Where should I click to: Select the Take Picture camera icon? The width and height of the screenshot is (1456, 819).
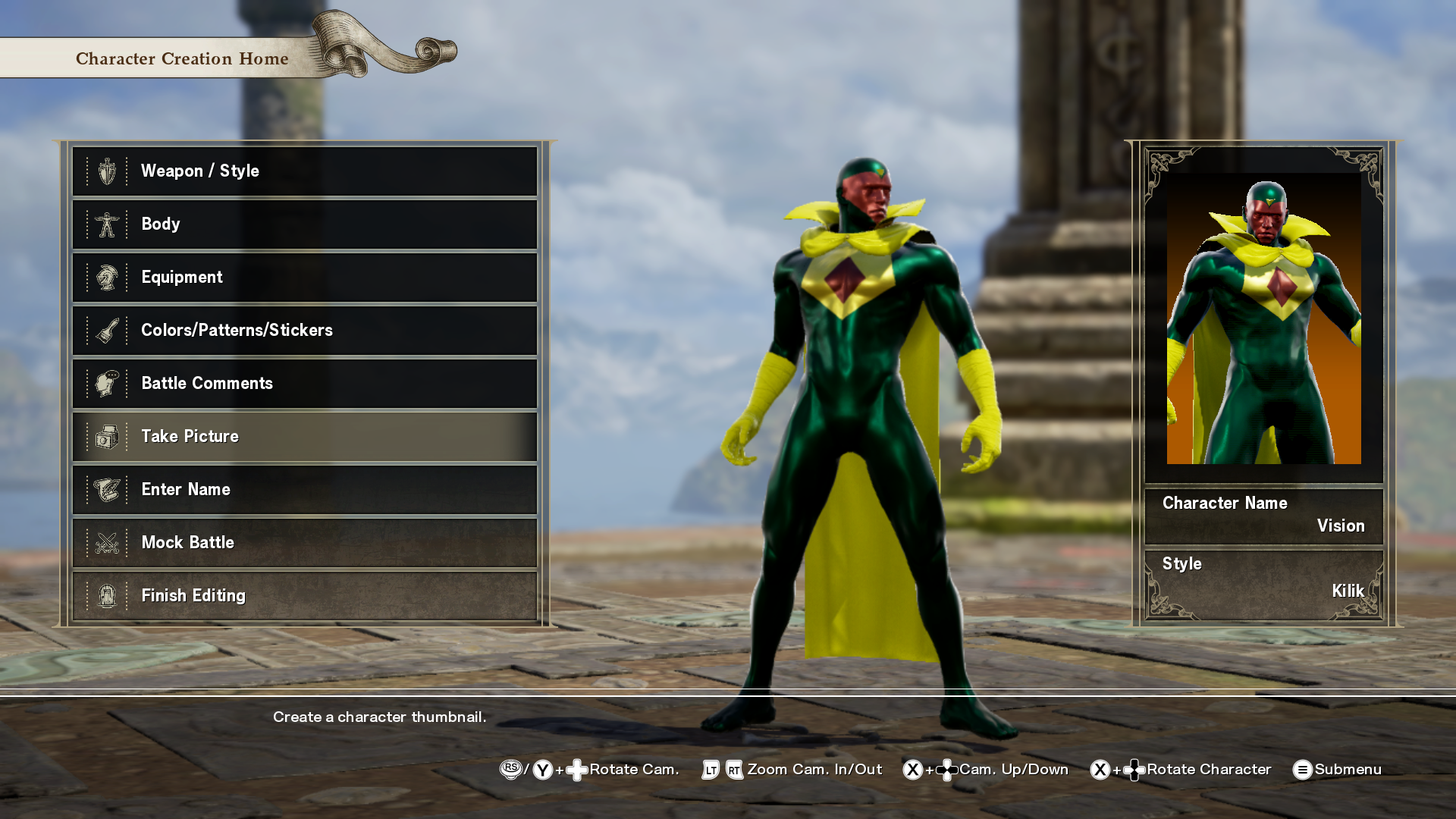point(108,436)
